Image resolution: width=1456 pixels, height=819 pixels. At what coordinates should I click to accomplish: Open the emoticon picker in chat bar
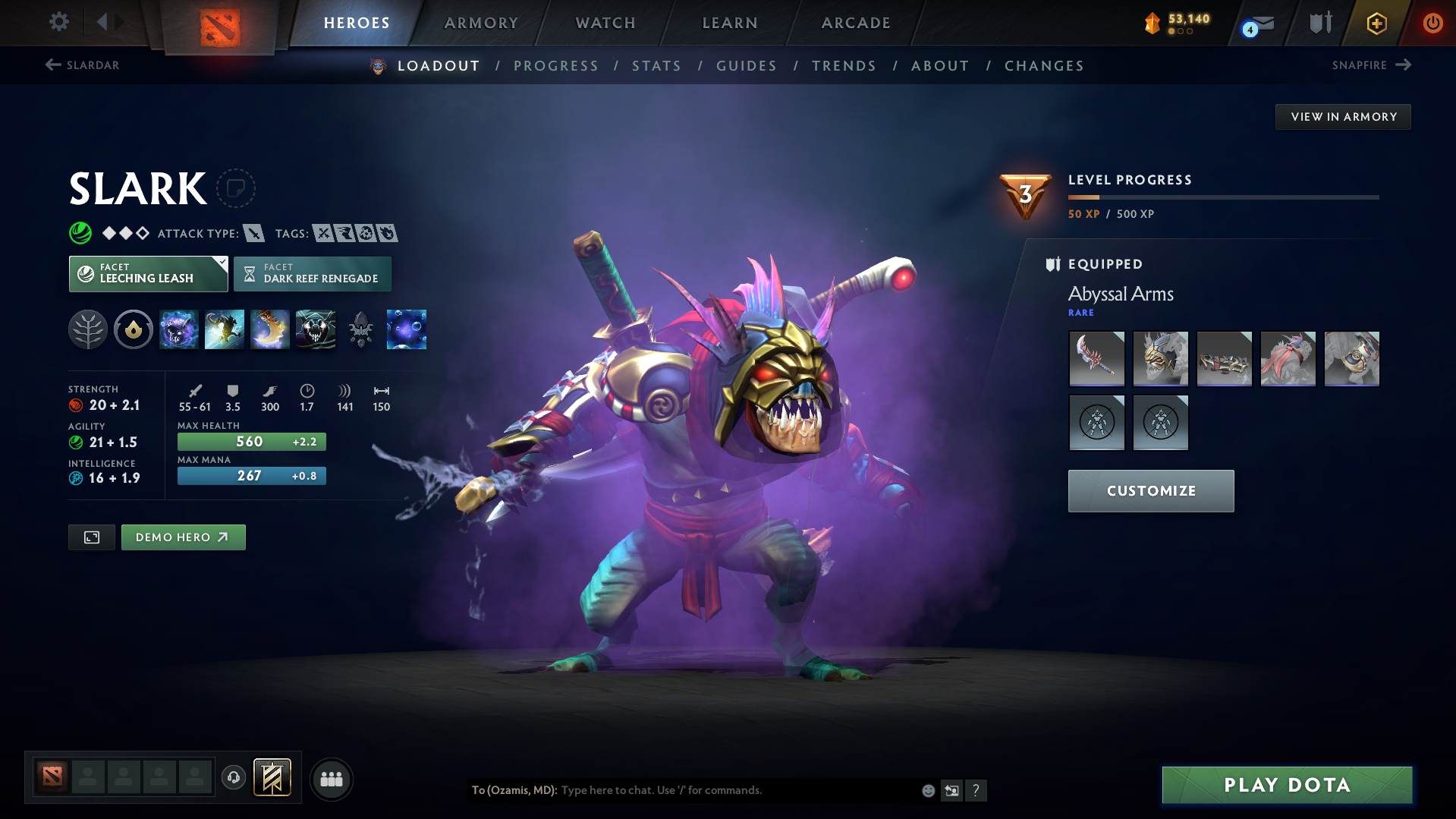pos(927,790)
